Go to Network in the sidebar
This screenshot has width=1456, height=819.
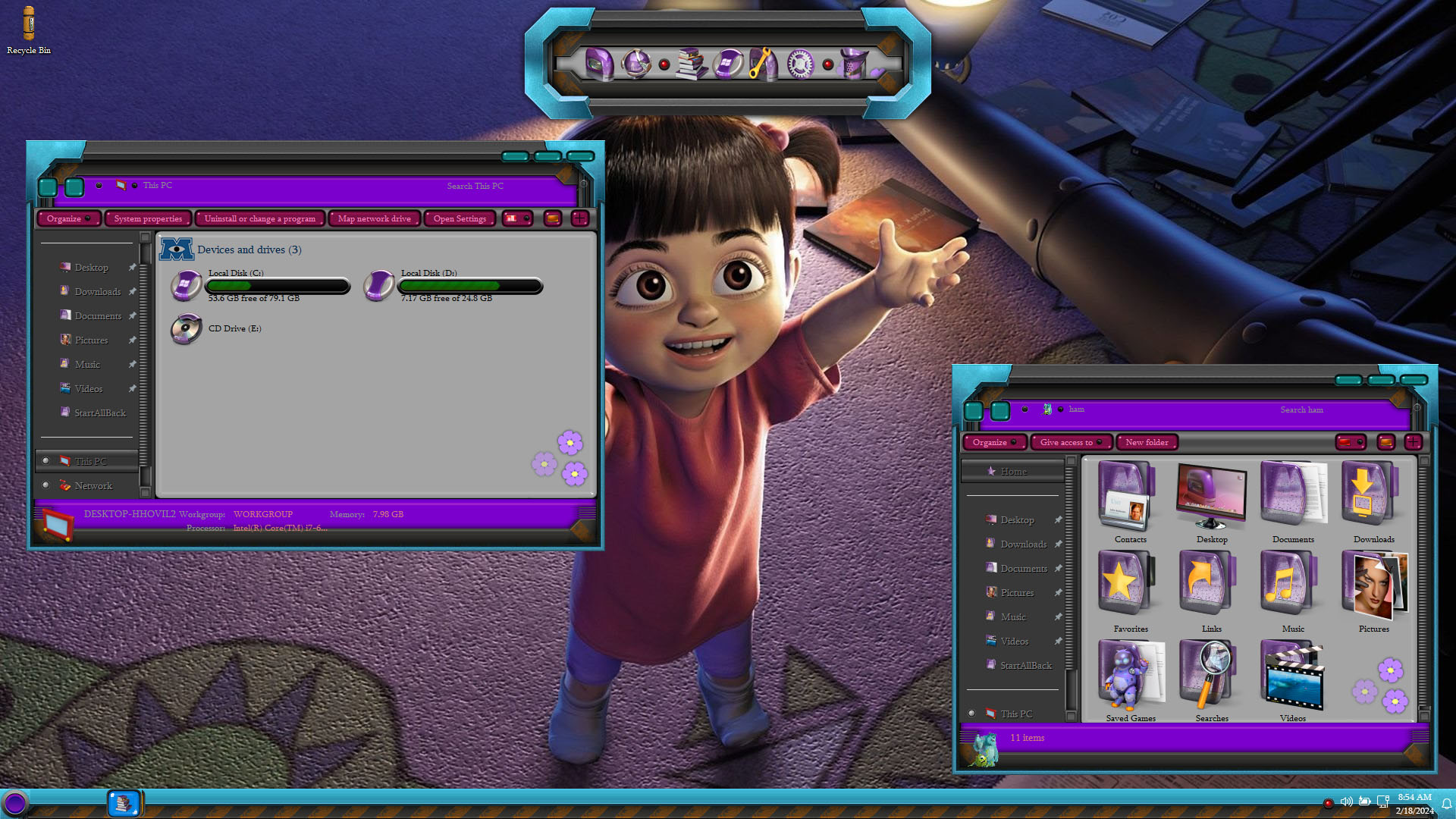click(x=93, y=486)
